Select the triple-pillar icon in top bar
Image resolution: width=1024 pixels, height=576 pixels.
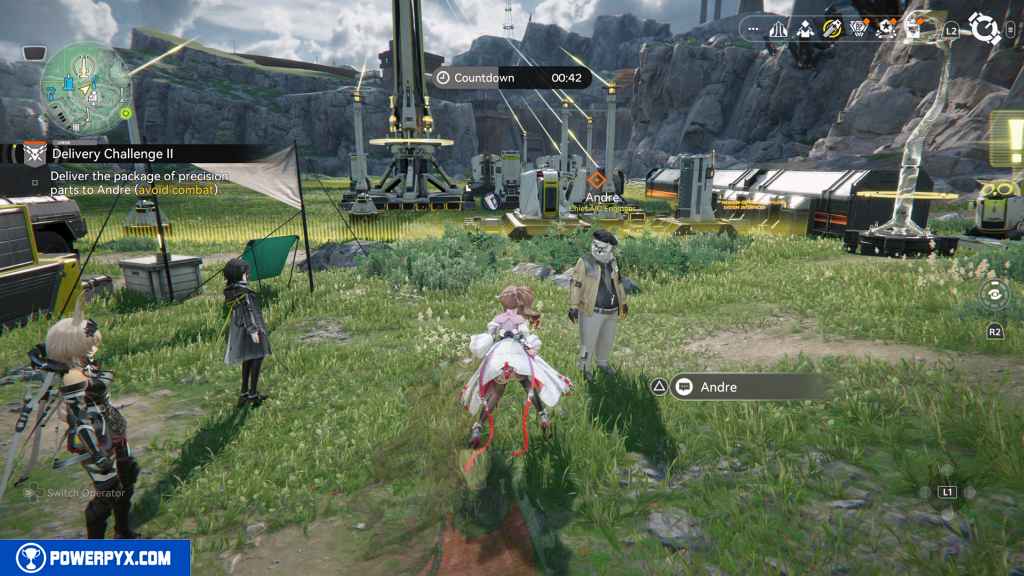click(778, 29)
